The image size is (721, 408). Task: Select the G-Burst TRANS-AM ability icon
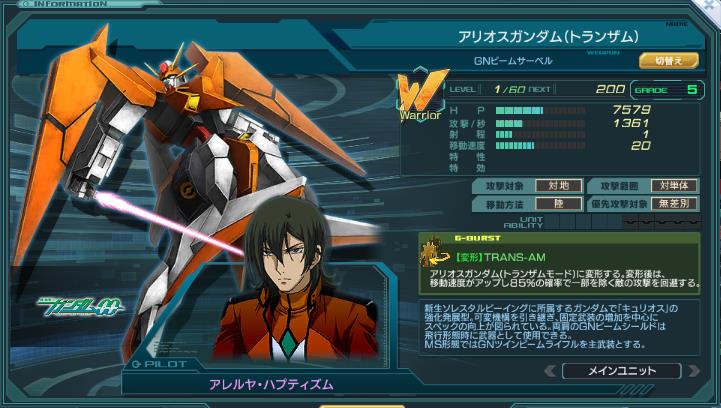point(436,251)
